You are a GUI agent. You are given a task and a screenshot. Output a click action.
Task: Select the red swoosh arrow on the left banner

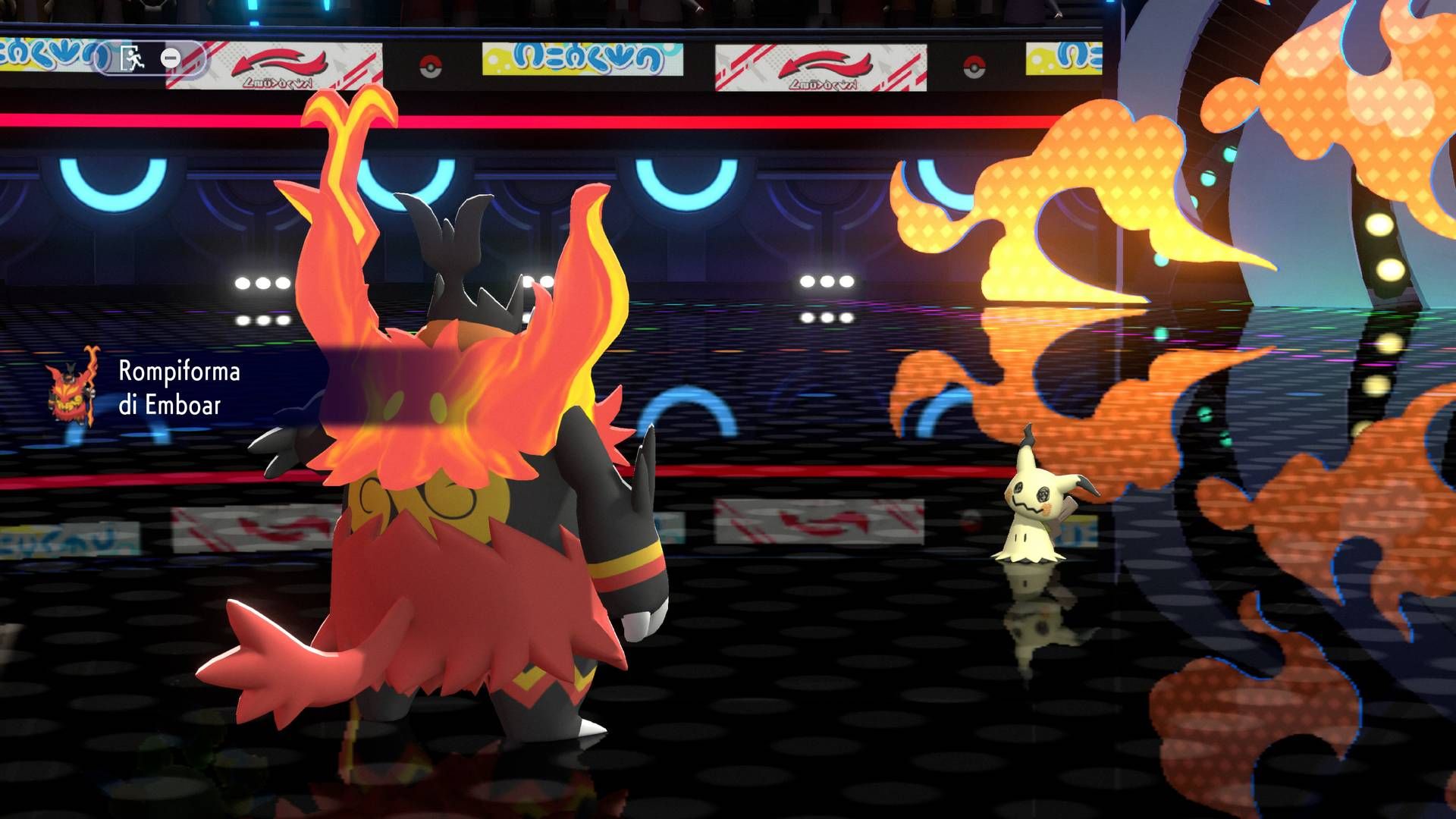tap(281, 61)
